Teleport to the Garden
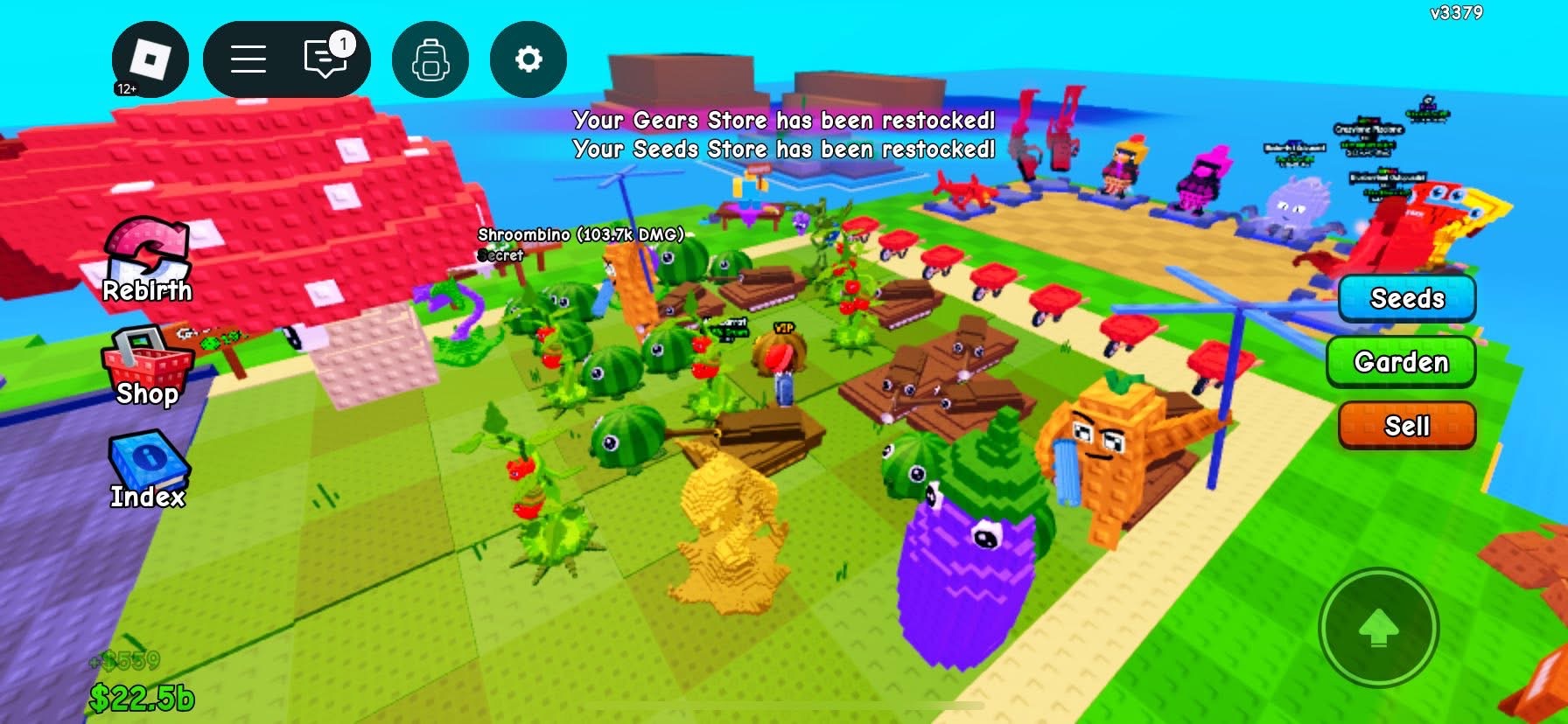 (x=1401, y=362)
